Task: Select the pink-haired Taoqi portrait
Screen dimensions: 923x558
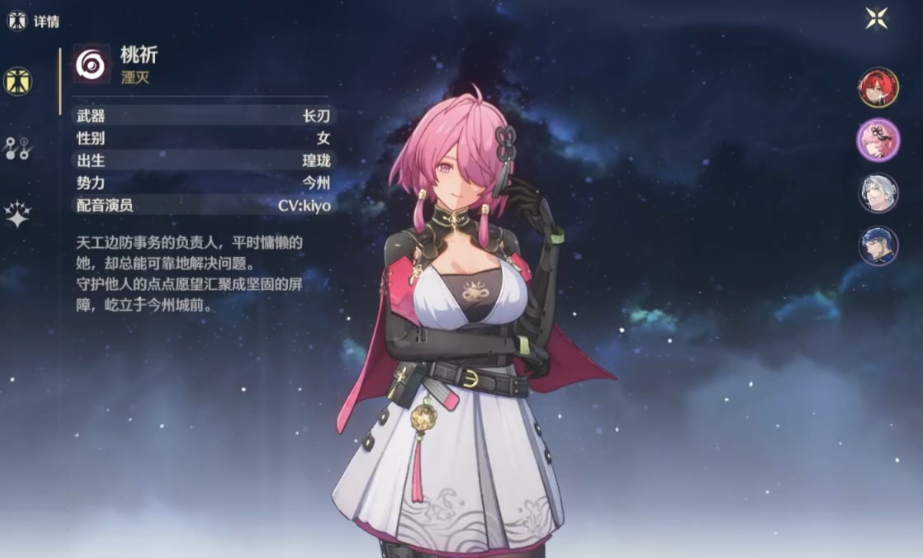Action: tap(878, 139)
